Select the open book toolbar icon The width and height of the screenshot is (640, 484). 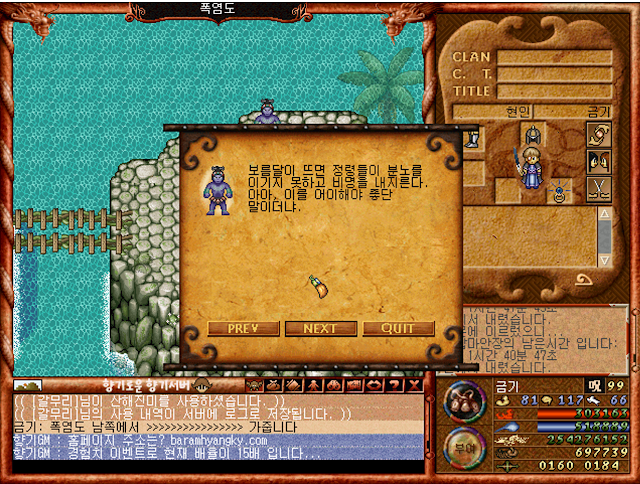(x=294, y=385)
